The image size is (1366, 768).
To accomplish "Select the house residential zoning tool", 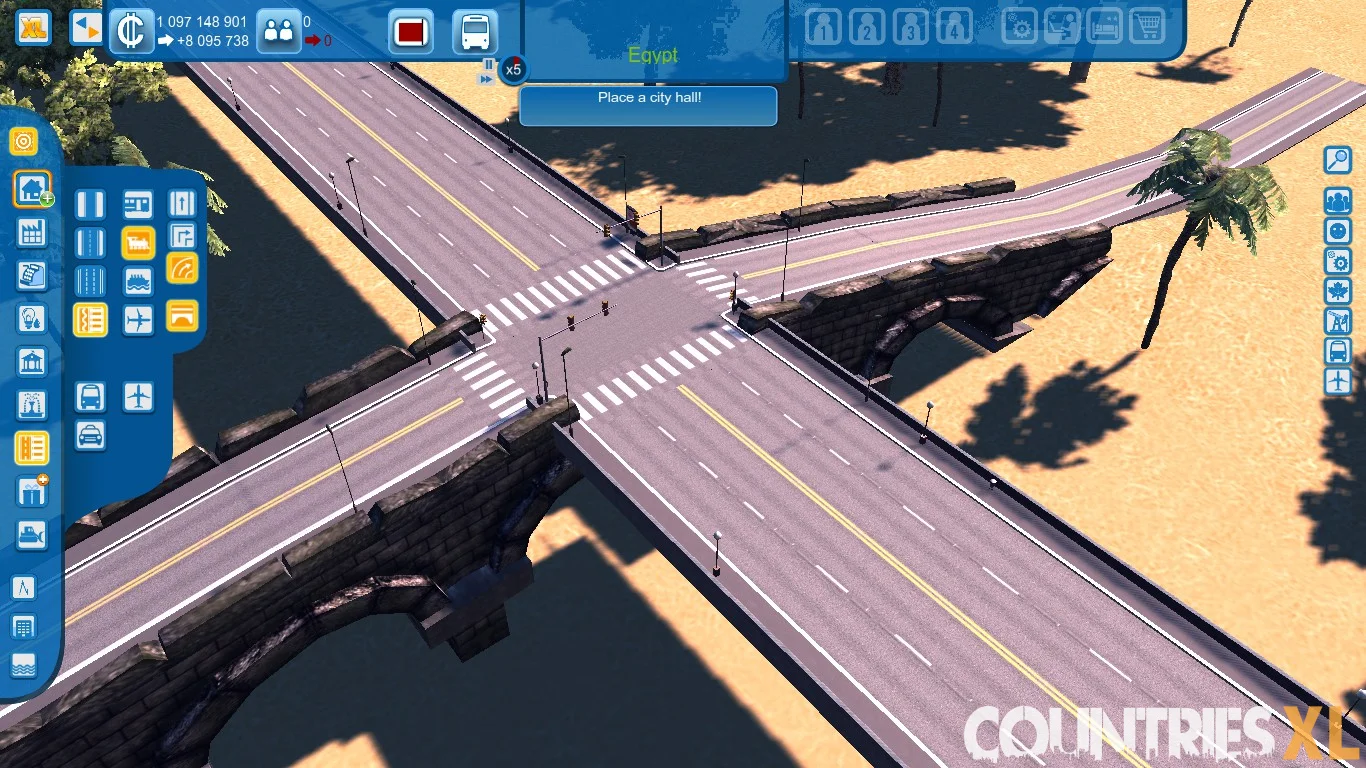I will click(x=33, y=188).
